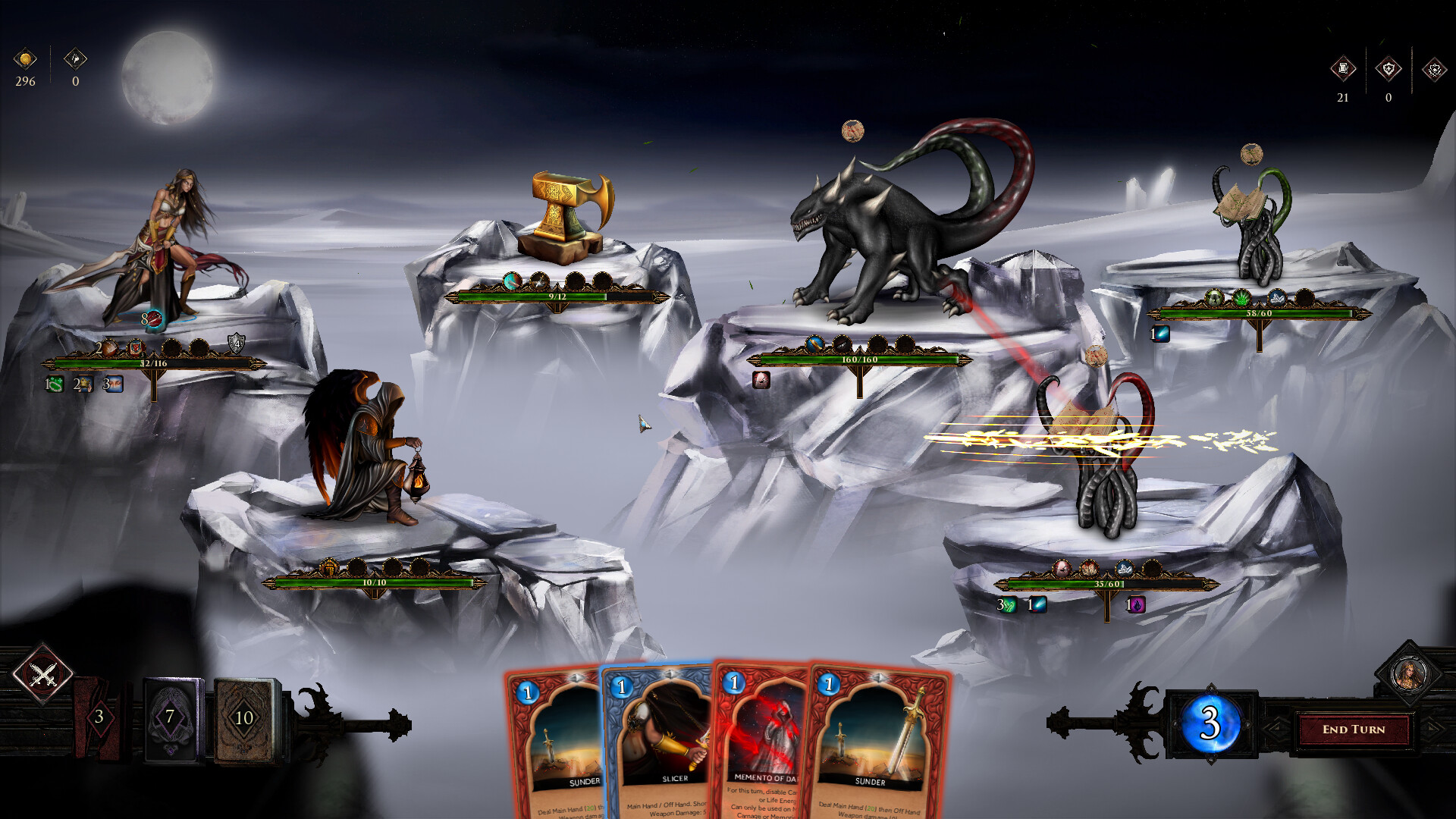Screen dimensions: 1456x819
Task: Click the gold coins counter icon
Action: click(25, 59)
